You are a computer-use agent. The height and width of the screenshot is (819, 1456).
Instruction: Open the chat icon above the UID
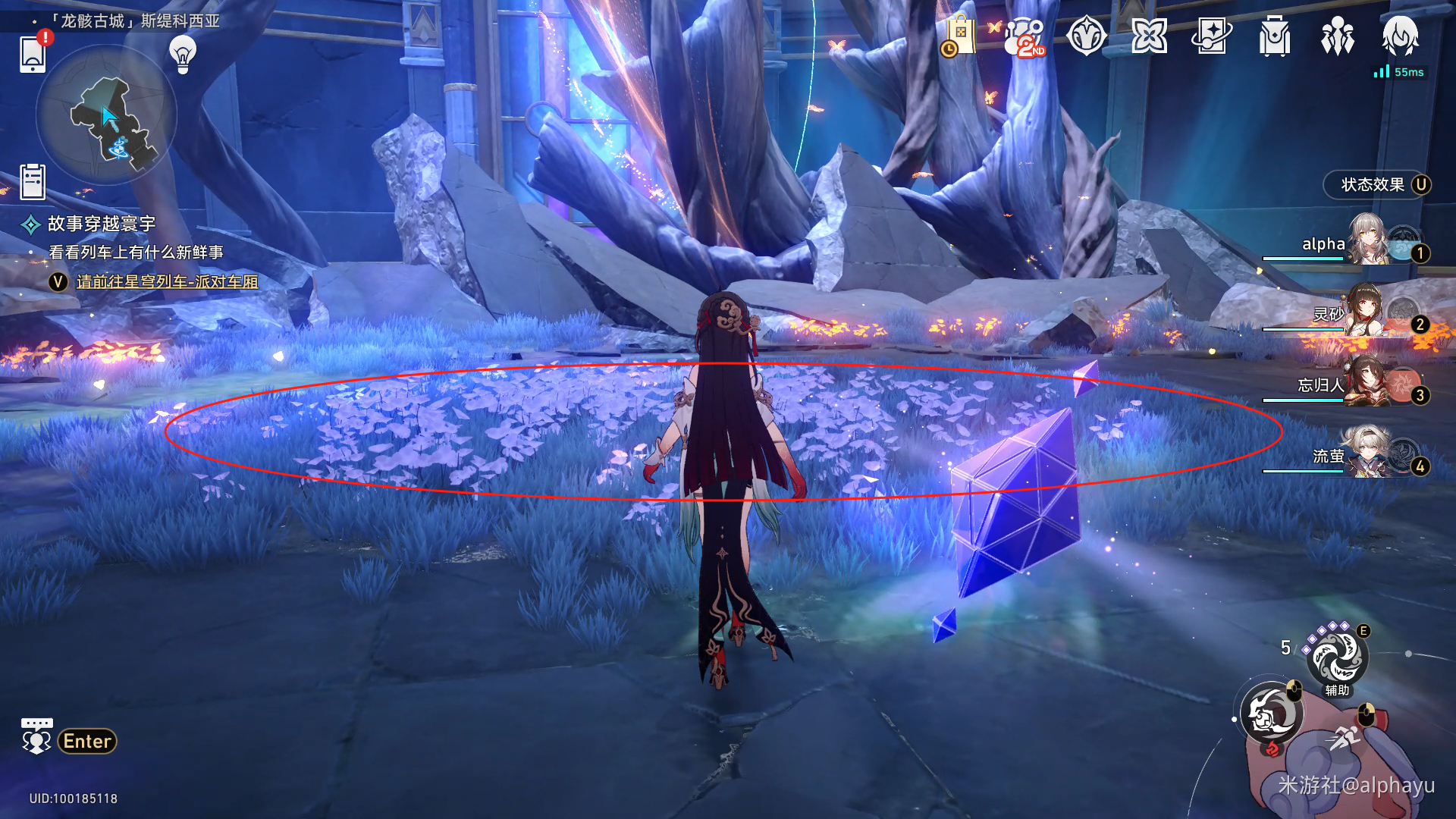[x=36, y=736]
